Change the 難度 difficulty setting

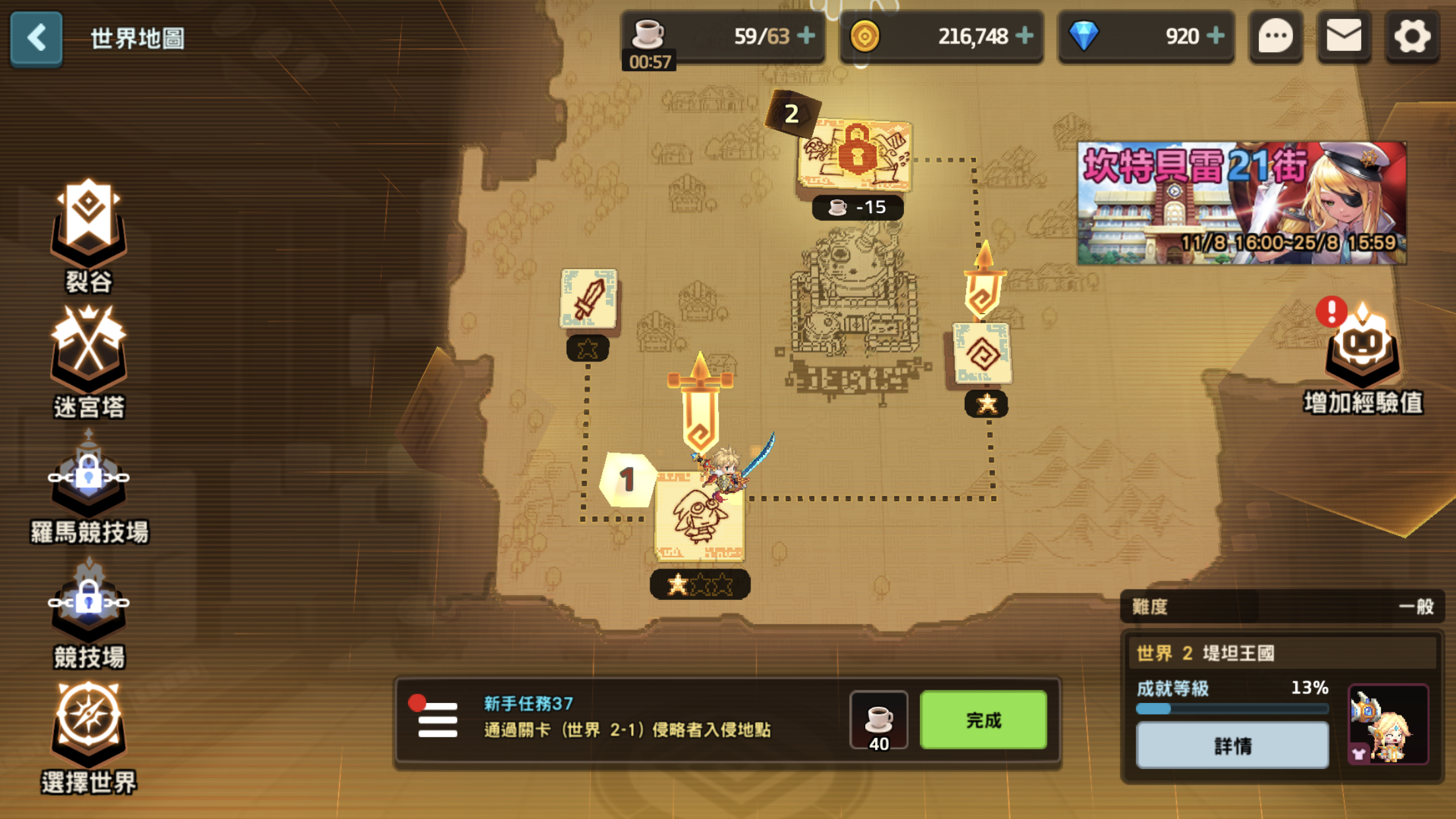click(x=1282, y=607)
